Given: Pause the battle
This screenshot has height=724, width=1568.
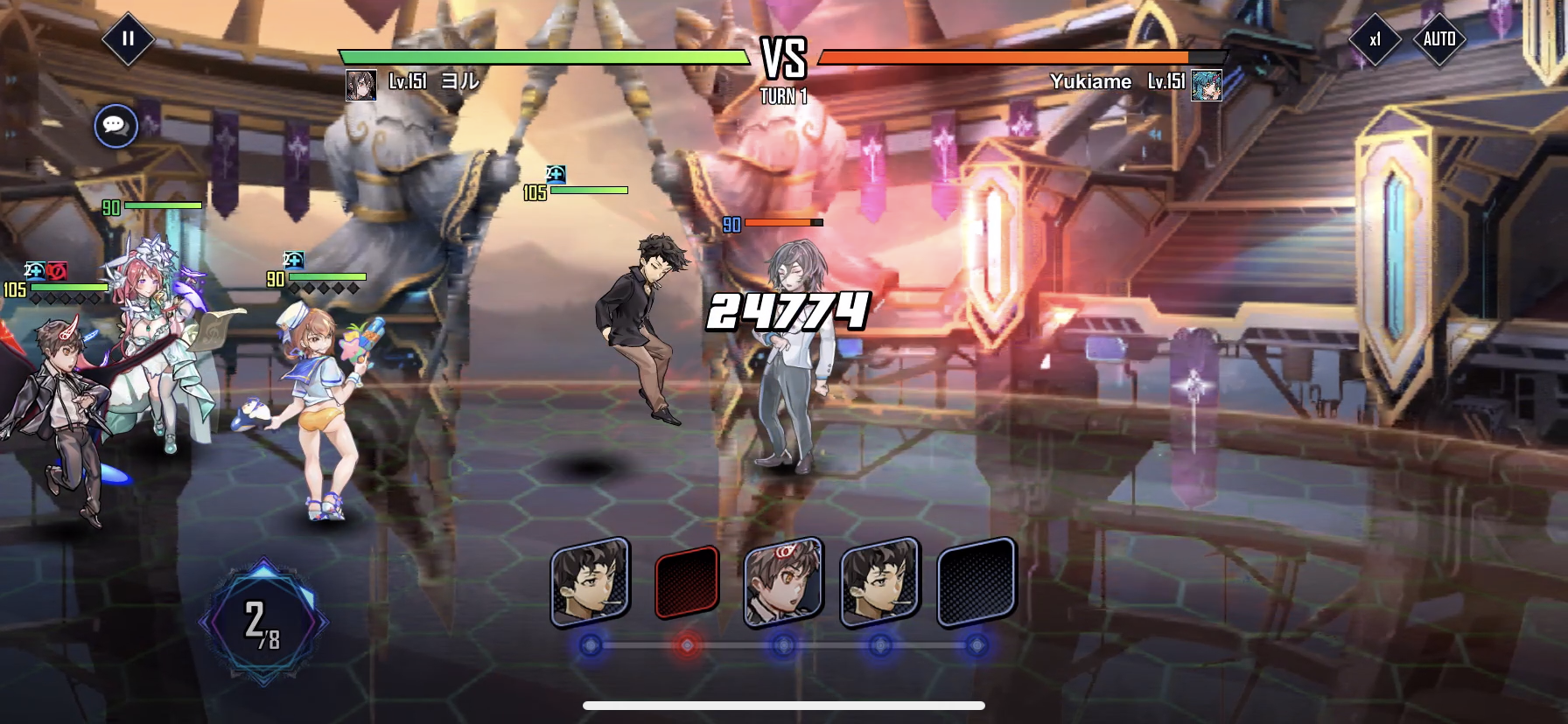Looking at the screenshot, I should (128, 39).
